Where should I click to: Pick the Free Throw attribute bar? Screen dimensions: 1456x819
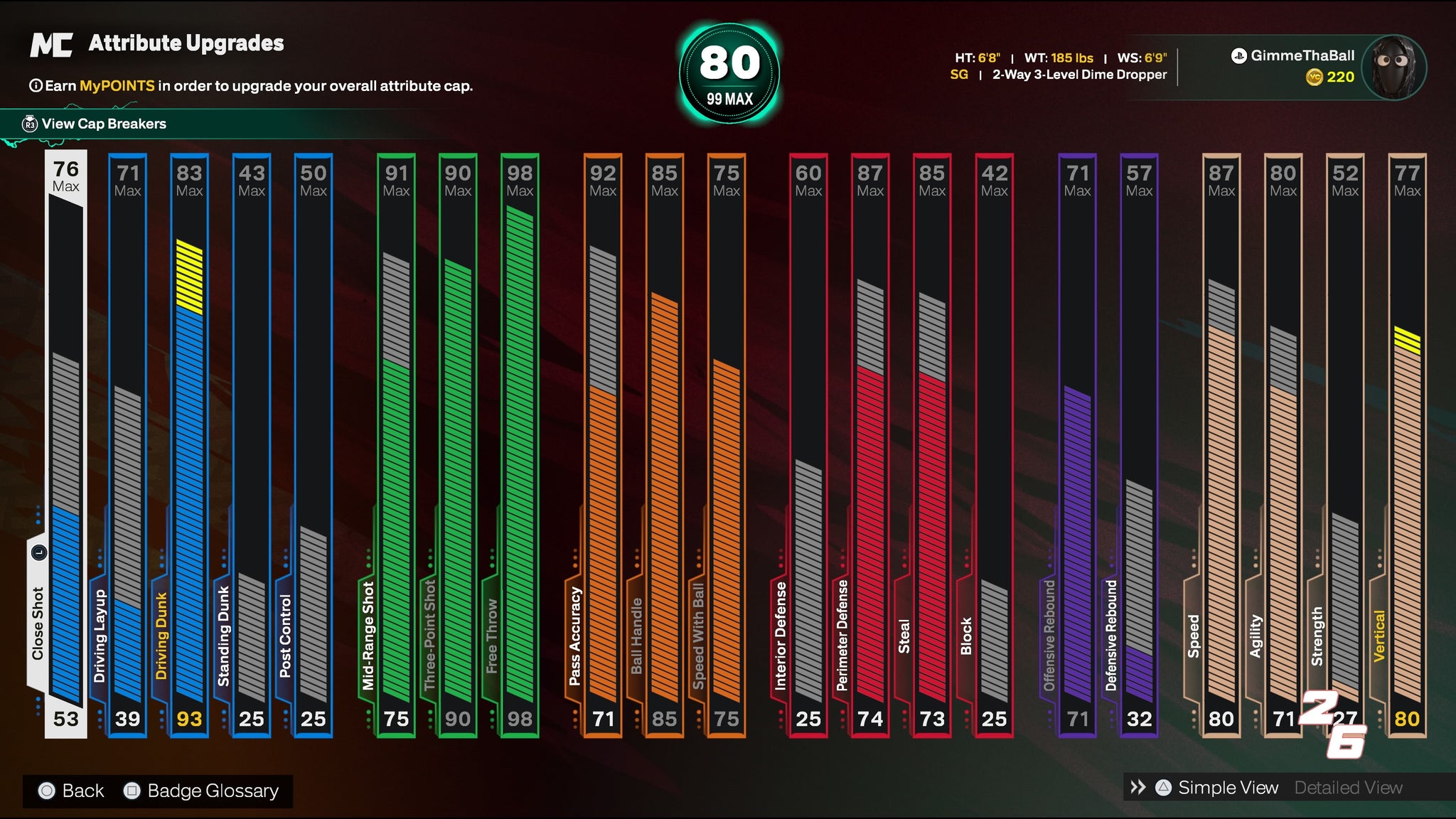[x=520, y=444]
